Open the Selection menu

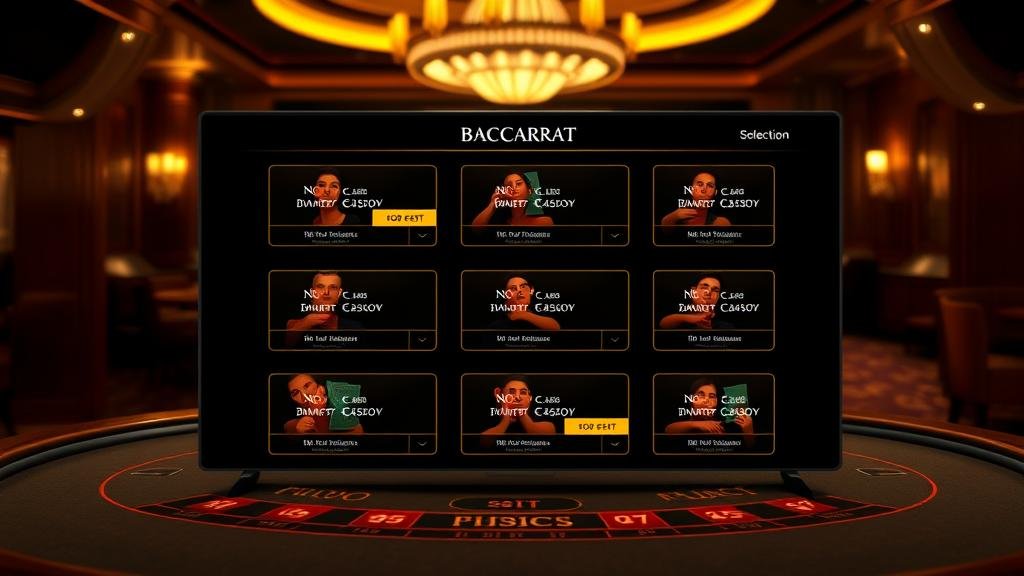coord(764,135)
